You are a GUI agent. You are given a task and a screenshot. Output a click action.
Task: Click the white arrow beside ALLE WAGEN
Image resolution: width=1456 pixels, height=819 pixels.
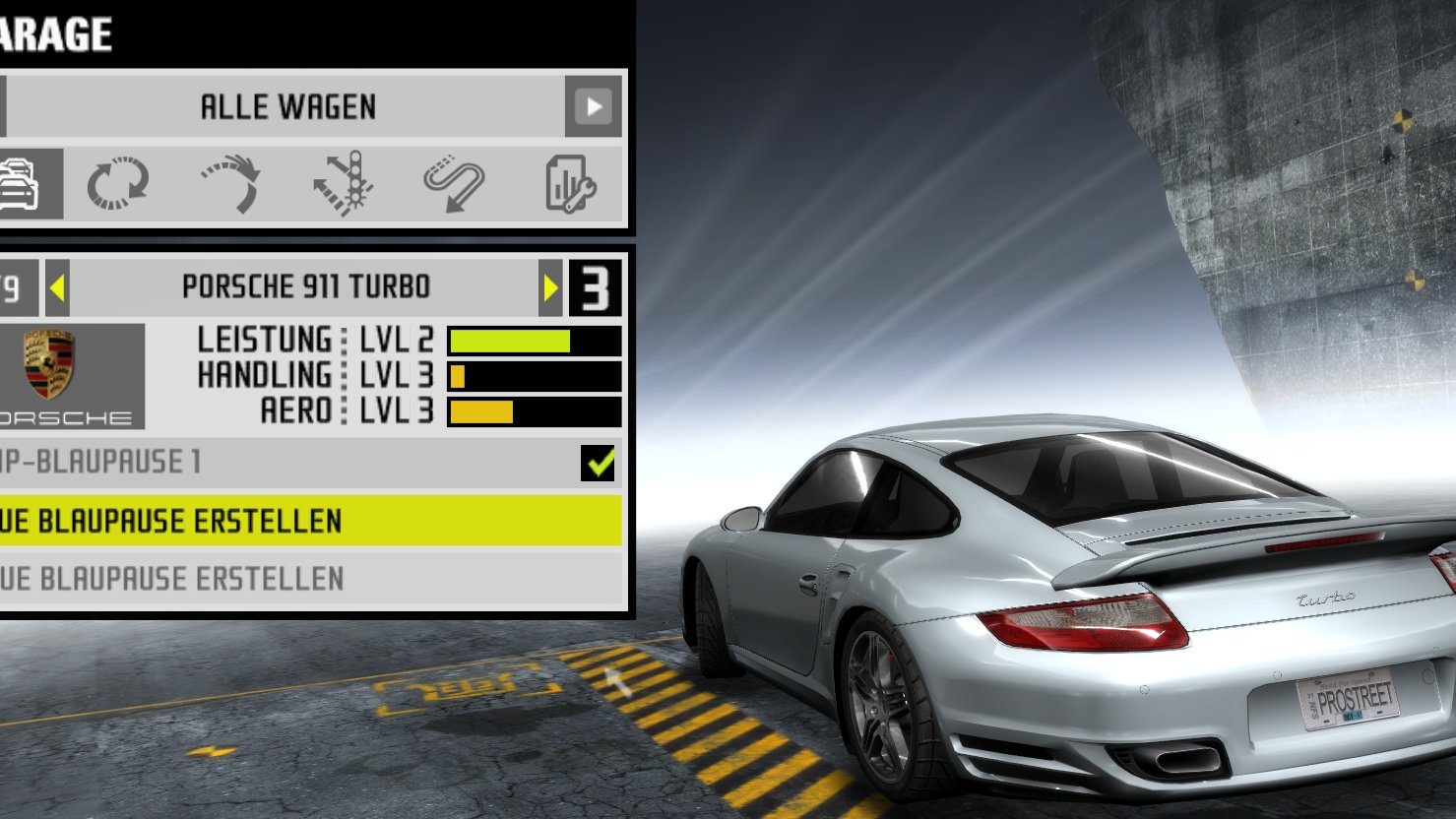[595, 107]
